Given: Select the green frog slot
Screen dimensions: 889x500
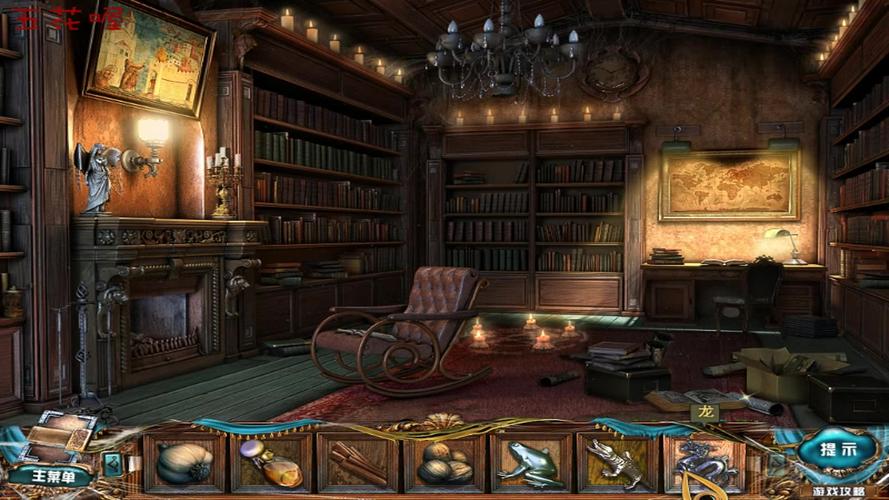Looking at the screenshot, I should click(531, 463).
